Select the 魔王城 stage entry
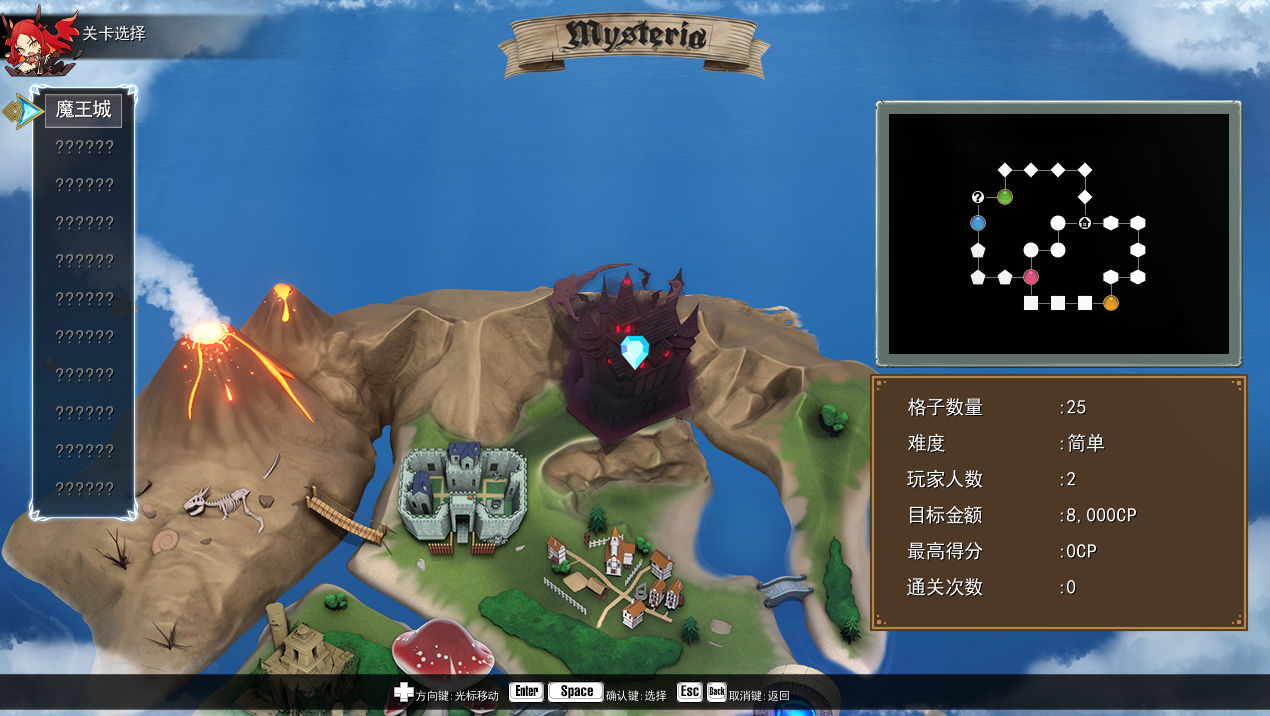Image resolution: width=1270 pixels, height=716 pixels. point(83,110)
